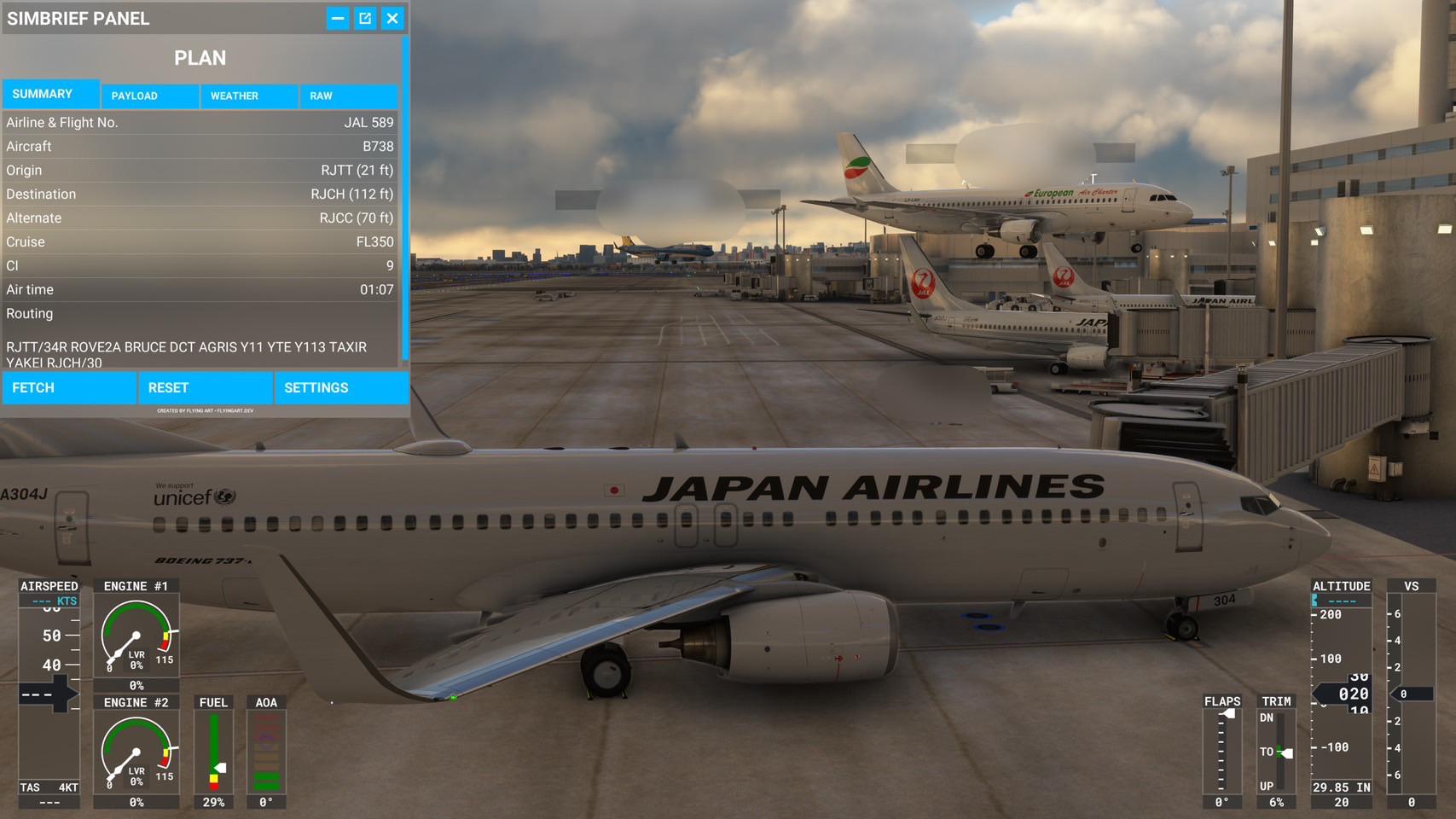The width and height of the screenshot is (1456, 819).
Task: Click the SimBrief panel pop-out icon
Action: coord(364,18)
